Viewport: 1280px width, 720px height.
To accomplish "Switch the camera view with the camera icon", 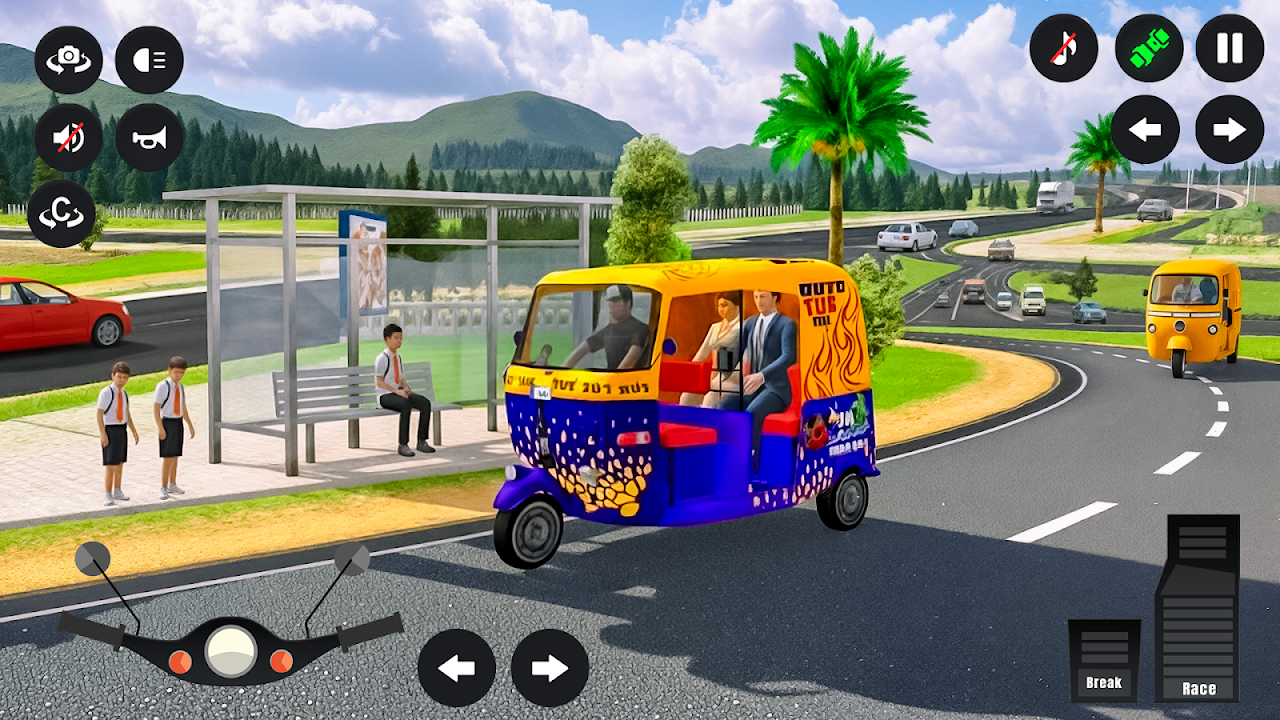I will tap(69, 60).
